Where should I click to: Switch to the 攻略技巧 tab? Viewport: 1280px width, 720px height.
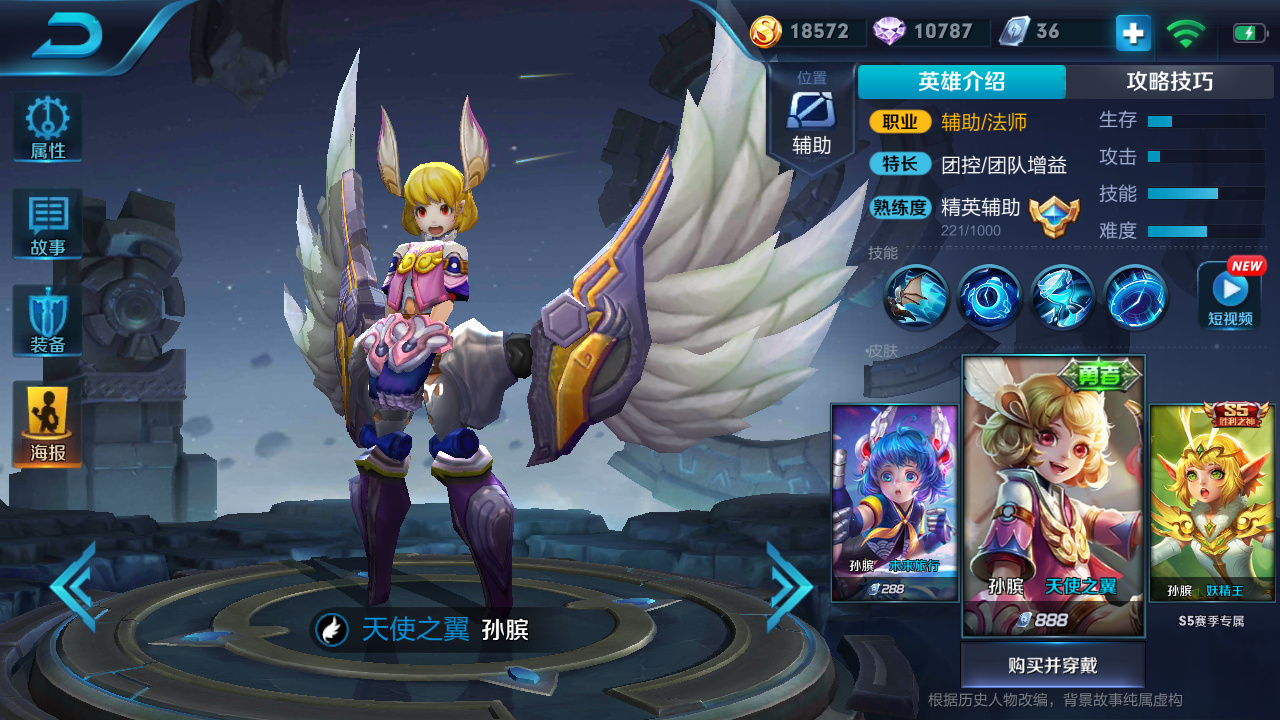1172,82
